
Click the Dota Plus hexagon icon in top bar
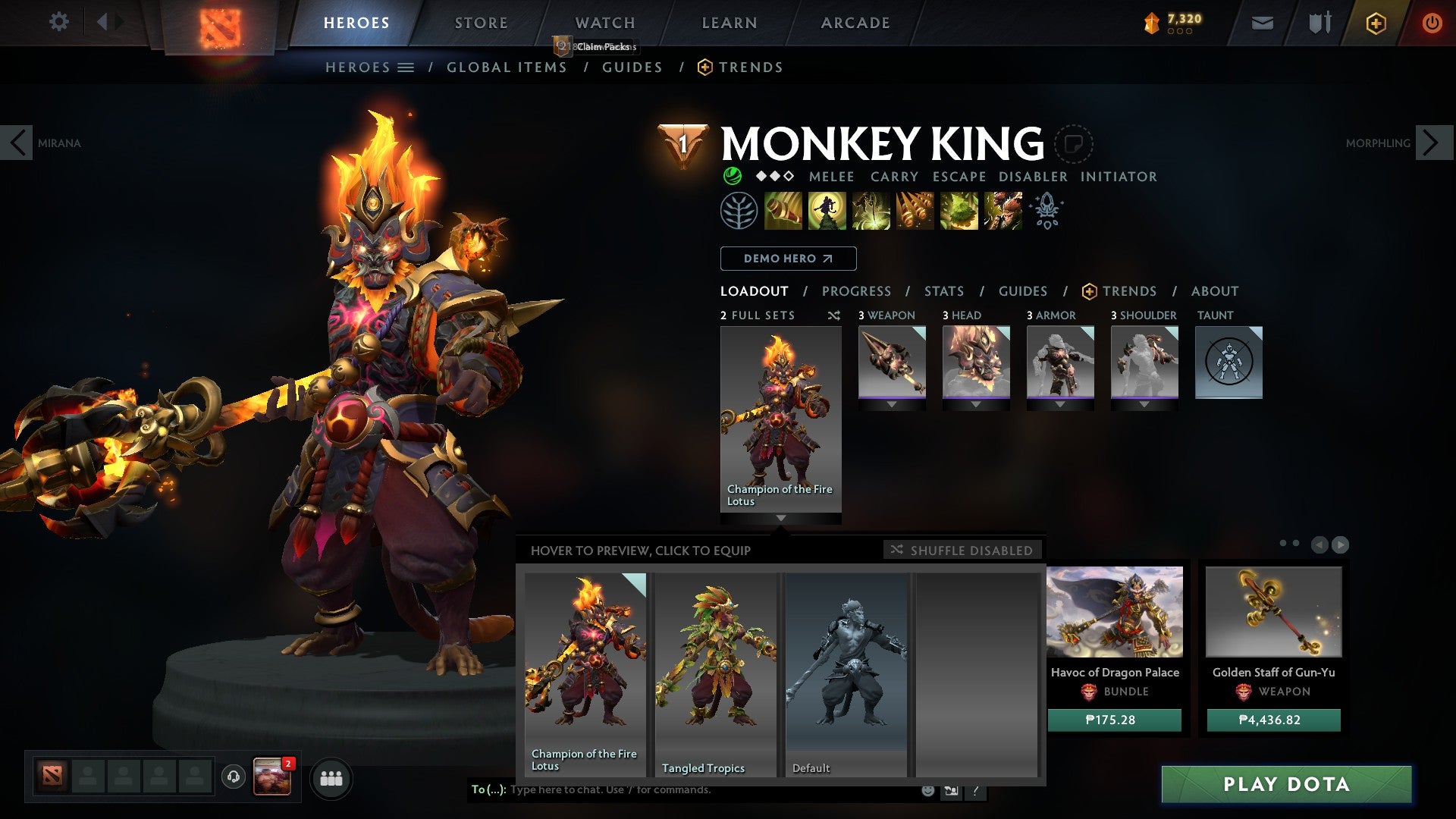tap(1376, 23)
